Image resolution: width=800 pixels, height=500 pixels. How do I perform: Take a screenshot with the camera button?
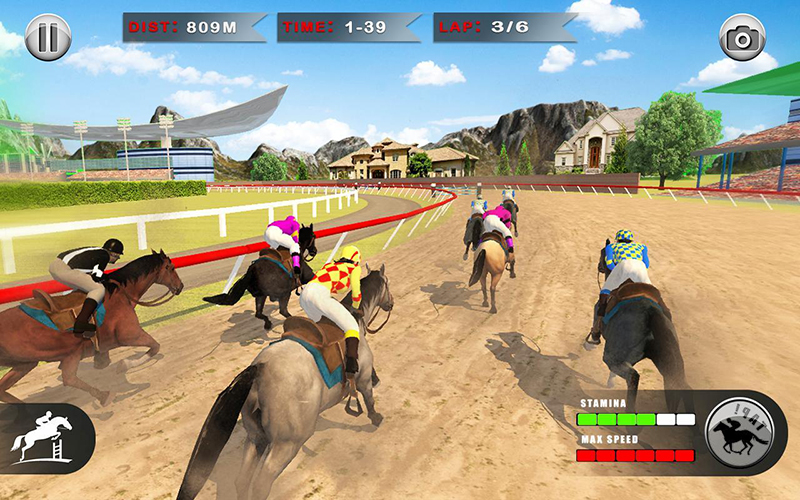(742, 38)
